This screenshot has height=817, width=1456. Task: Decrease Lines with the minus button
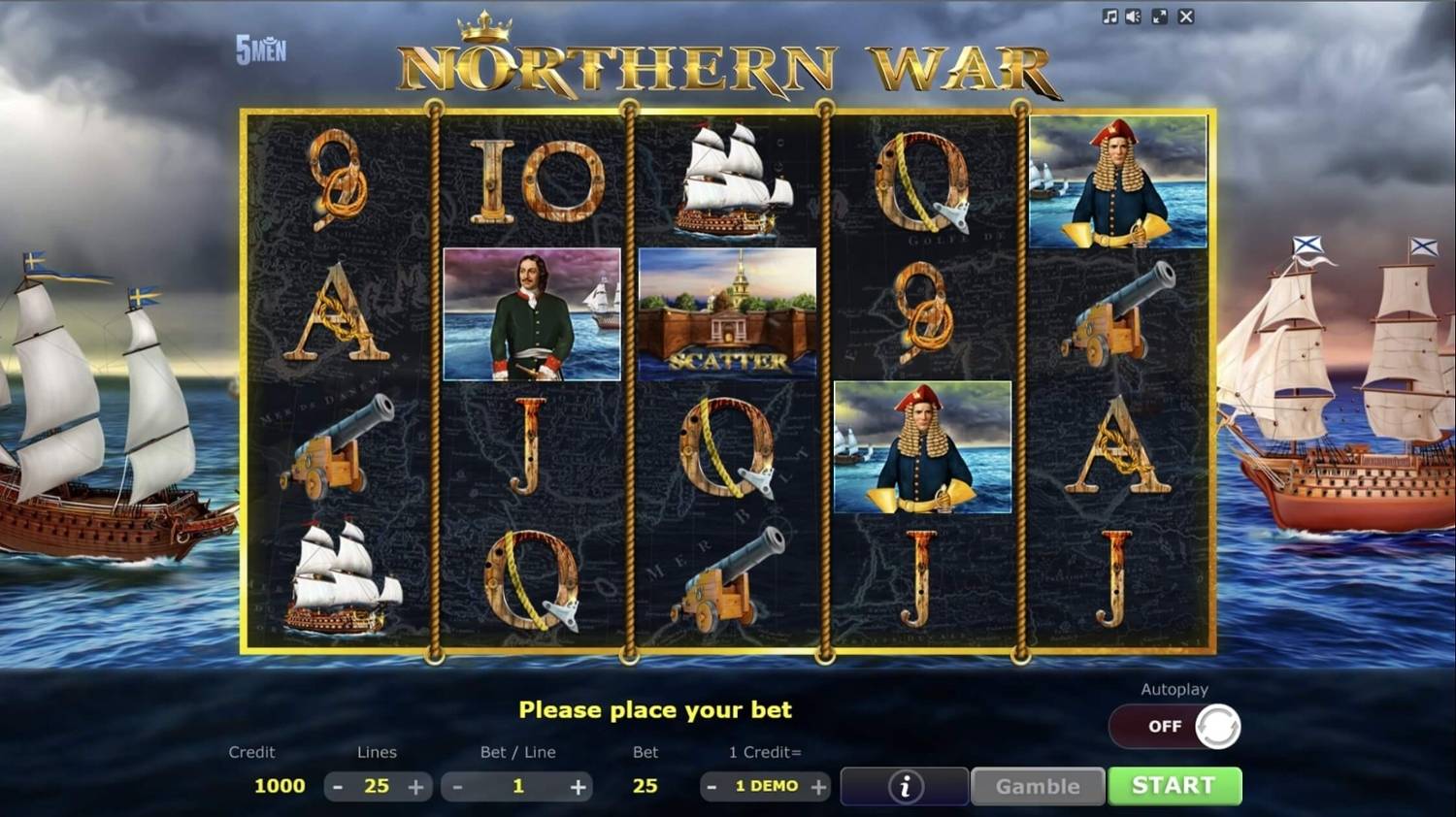point(339,786)
